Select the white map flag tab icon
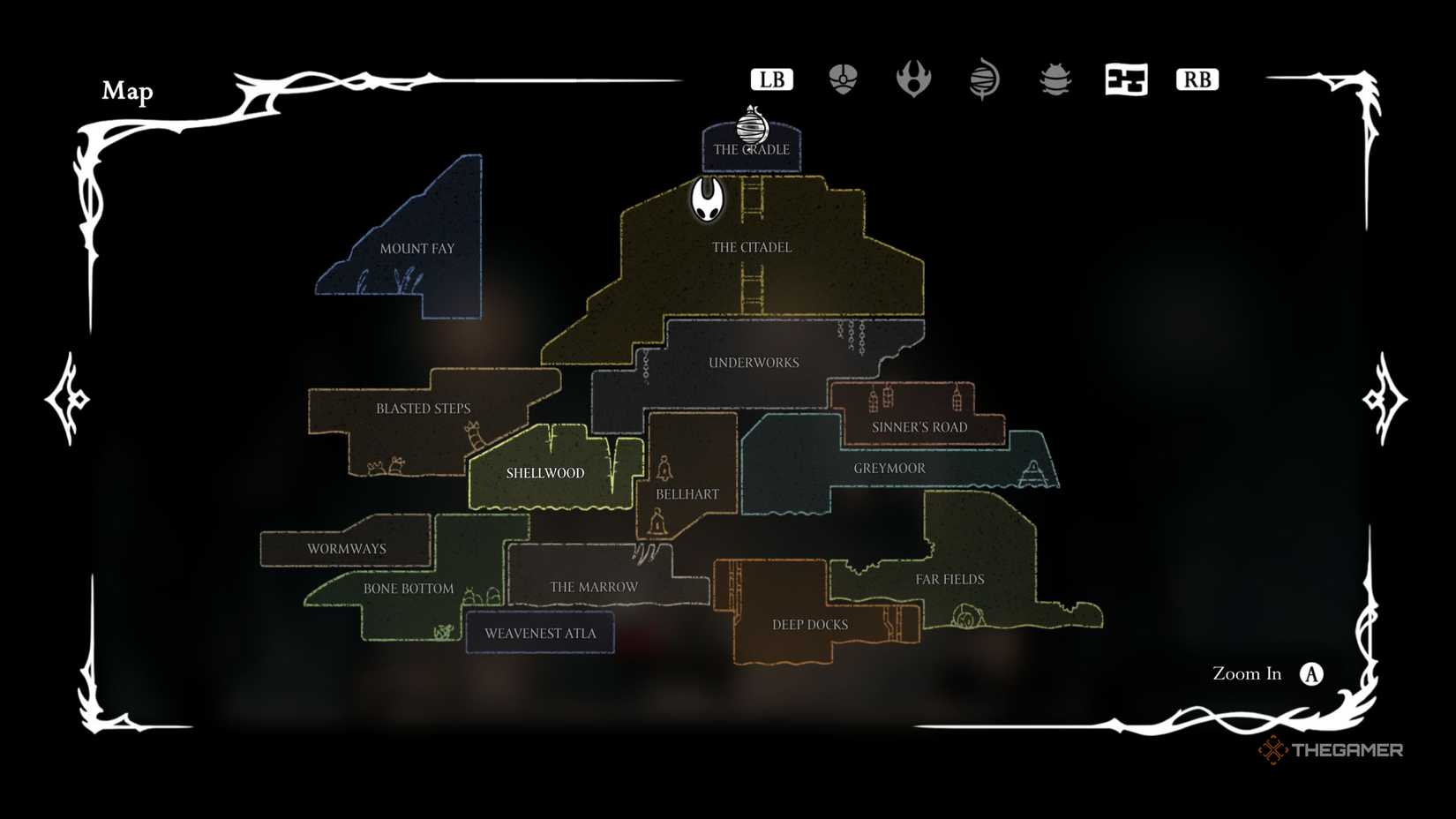 1127,79
